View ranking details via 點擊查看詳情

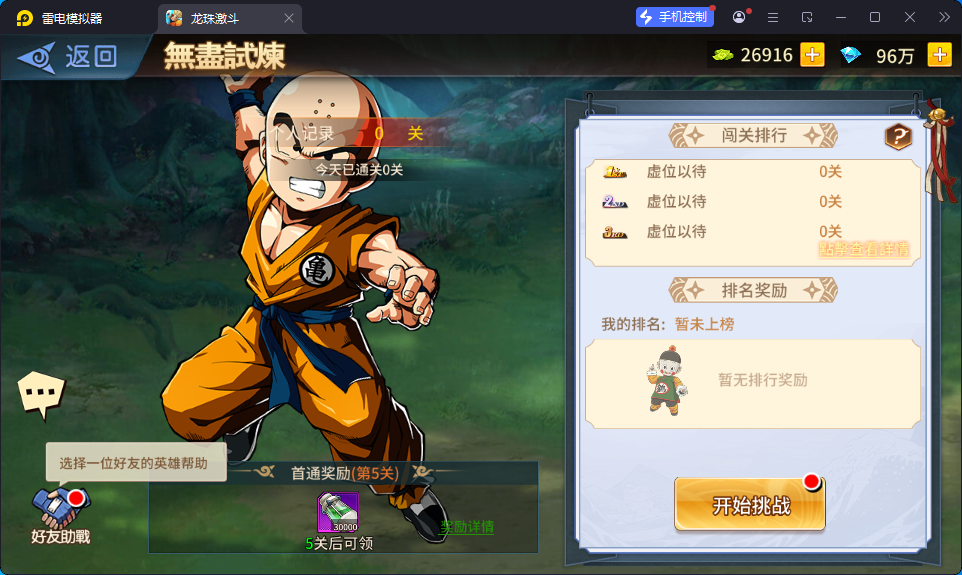point(864,249)
